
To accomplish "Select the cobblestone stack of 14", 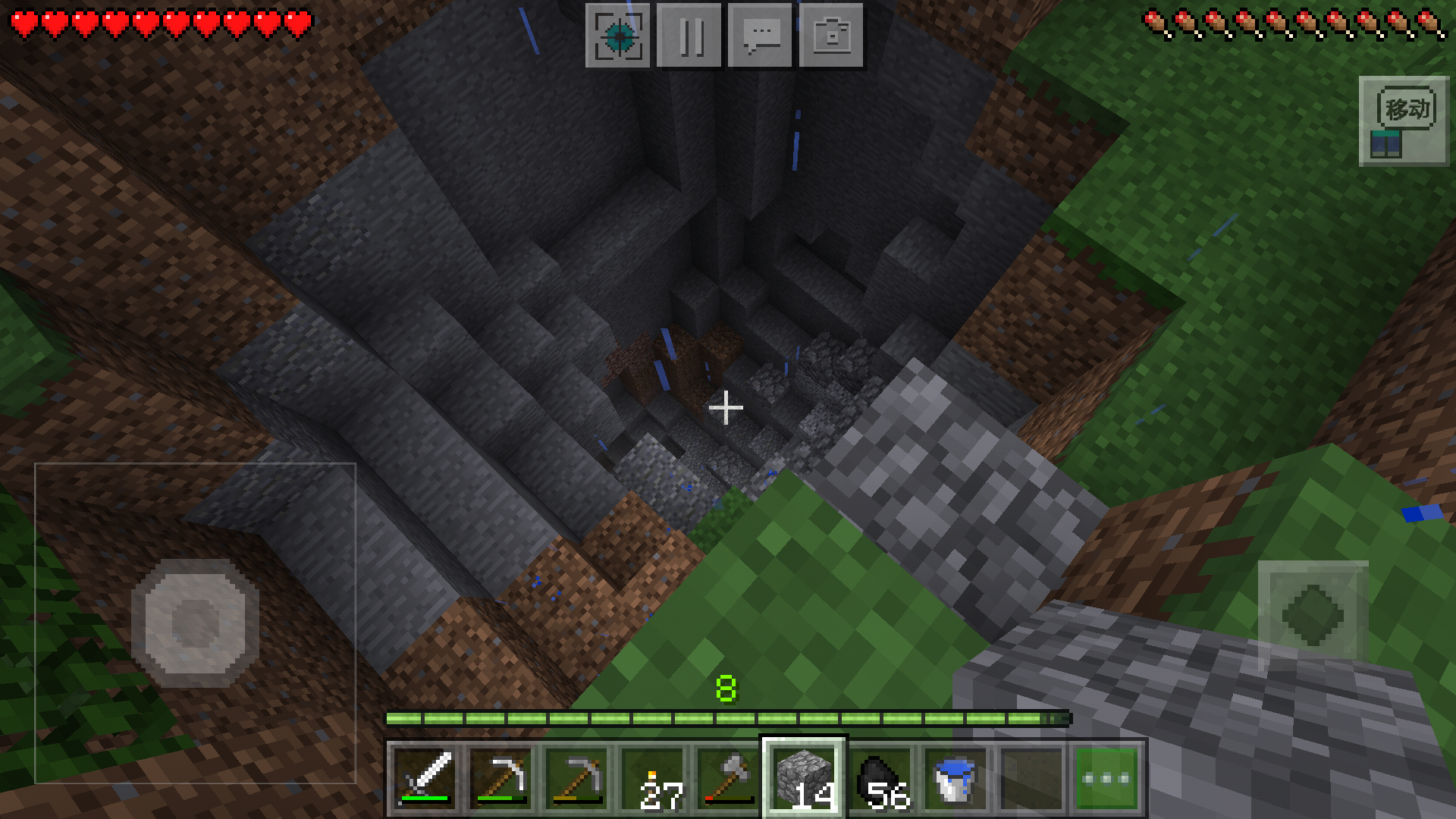I will [x=804, y=778].
